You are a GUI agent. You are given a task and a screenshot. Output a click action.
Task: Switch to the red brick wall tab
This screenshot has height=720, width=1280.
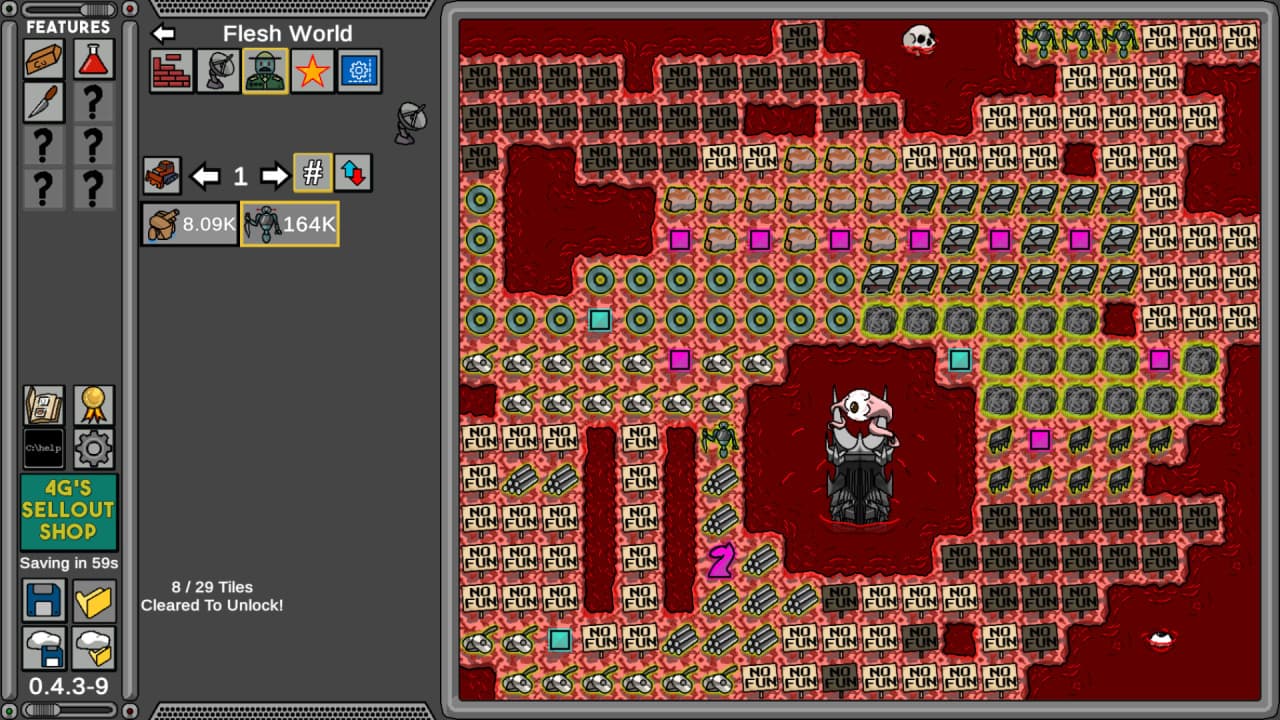click(171, 71)
